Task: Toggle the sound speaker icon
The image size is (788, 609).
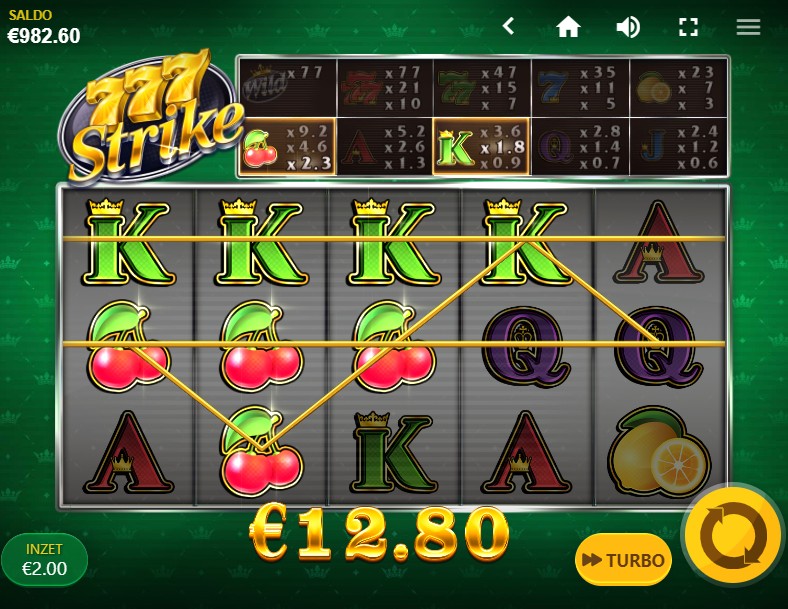Action: click(628, 26)
